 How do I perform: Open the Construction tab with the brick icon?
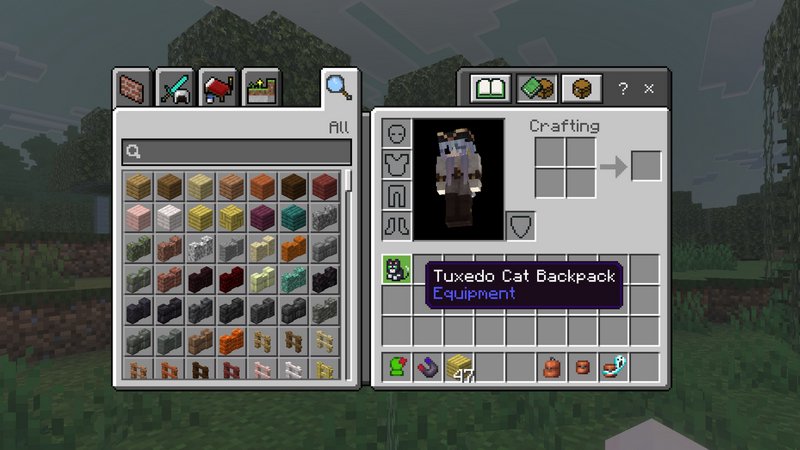coord(132,88)
